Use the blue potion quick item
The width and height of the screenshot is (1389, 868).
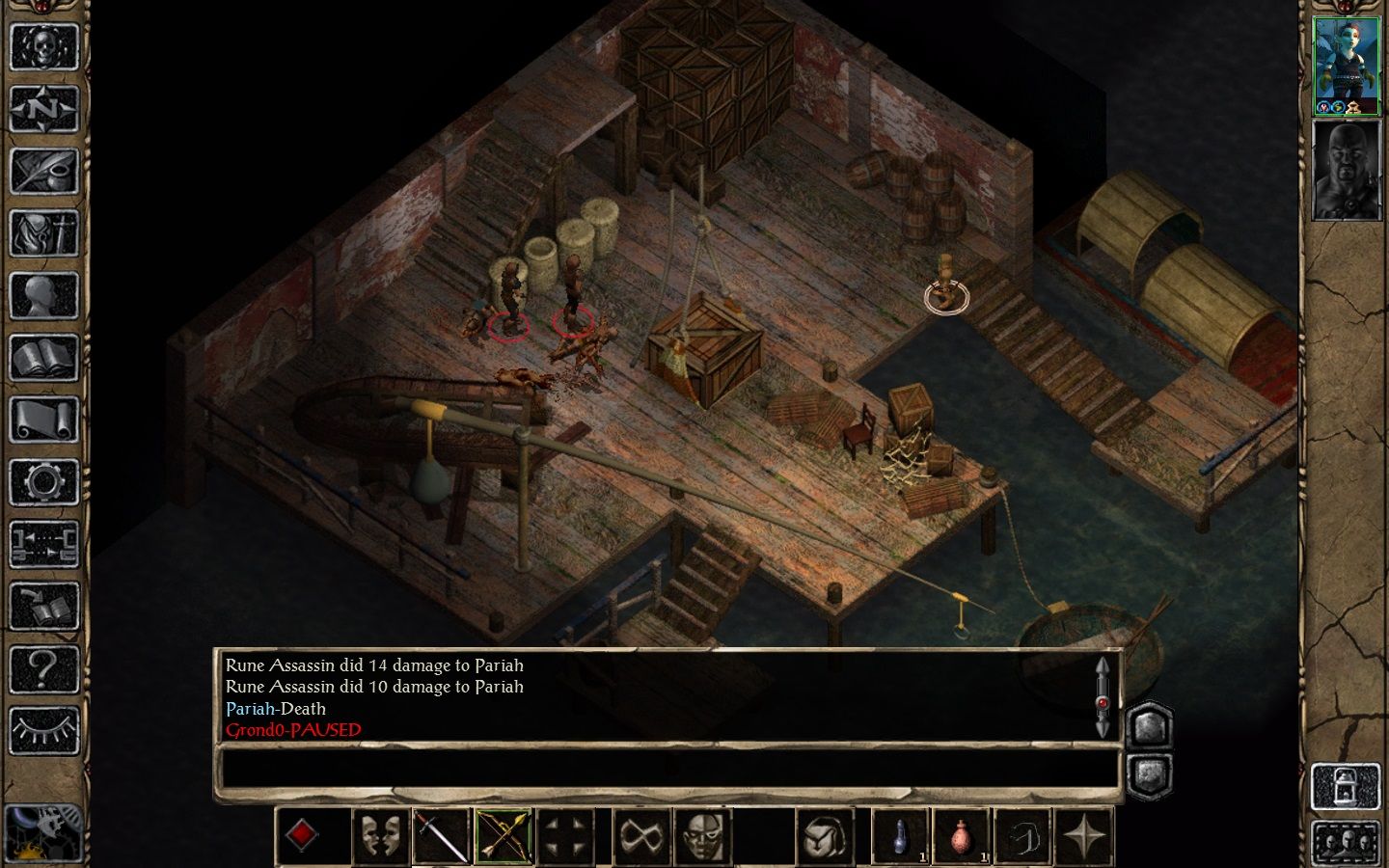click(899, 835)
